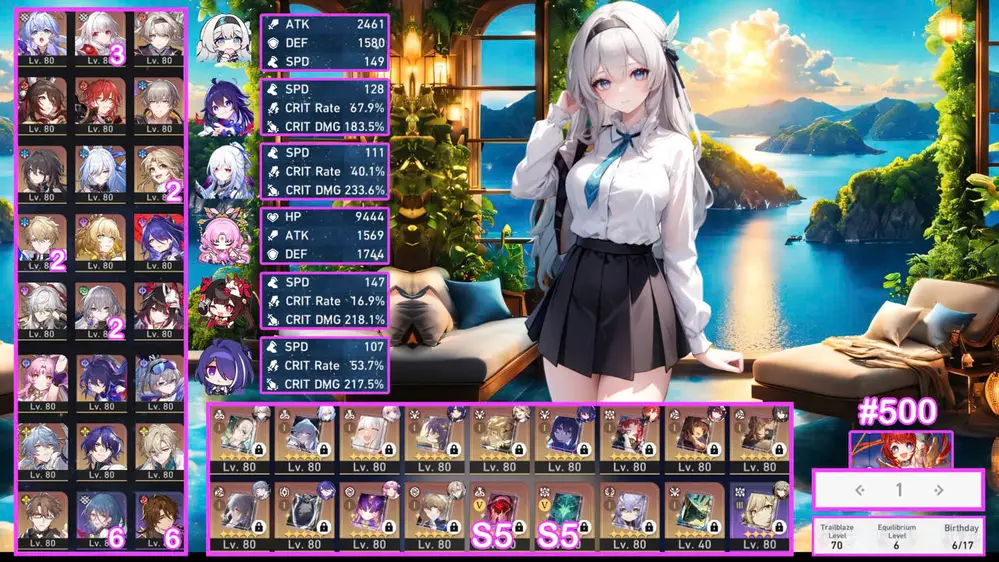Go to the previous page arrow
The image size is (999, 562).
pos(859,490)
